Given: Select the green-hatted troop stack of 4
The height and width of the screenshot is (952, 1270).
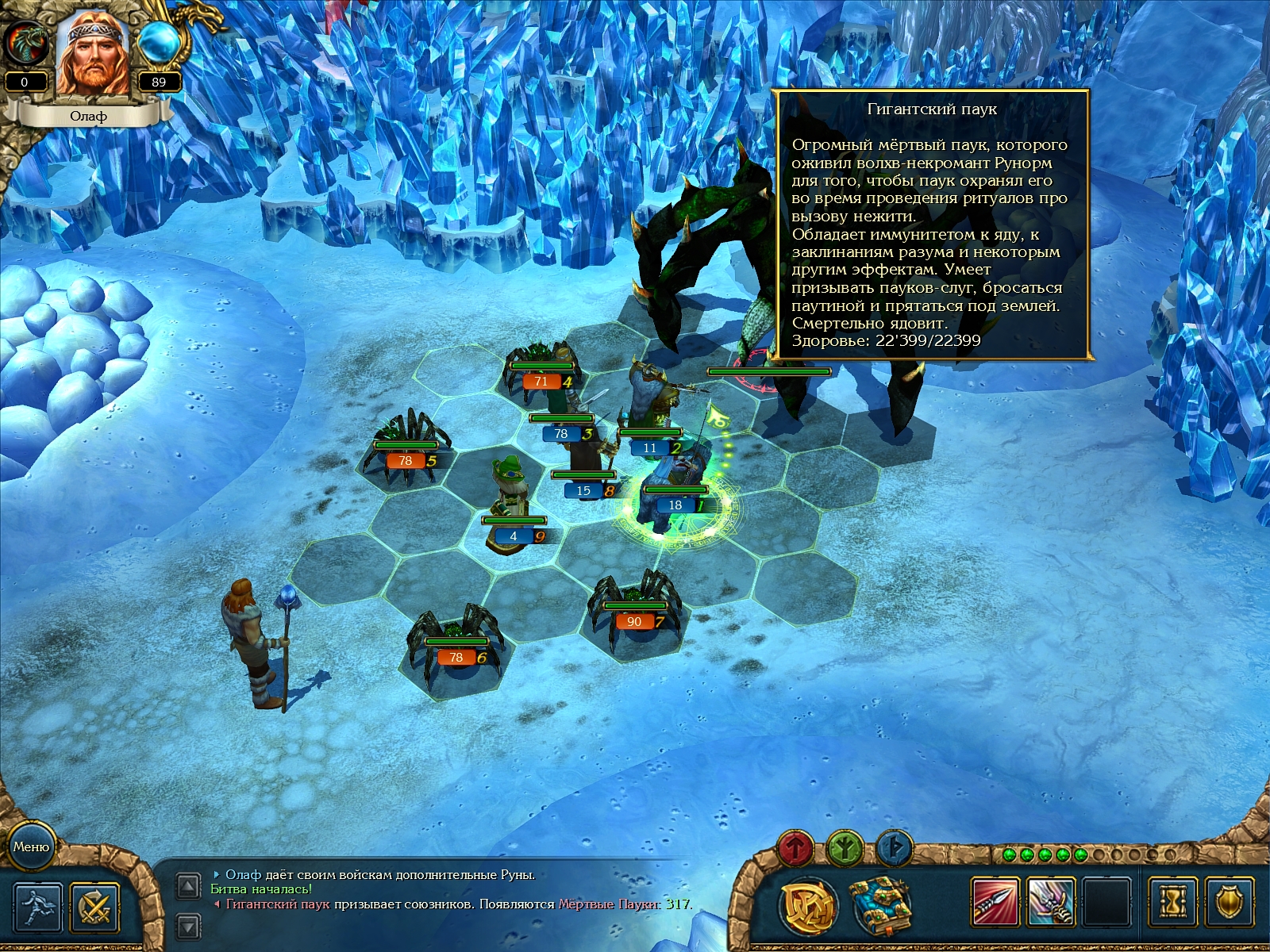Looking at the screenshot, I should coord(512,500).
